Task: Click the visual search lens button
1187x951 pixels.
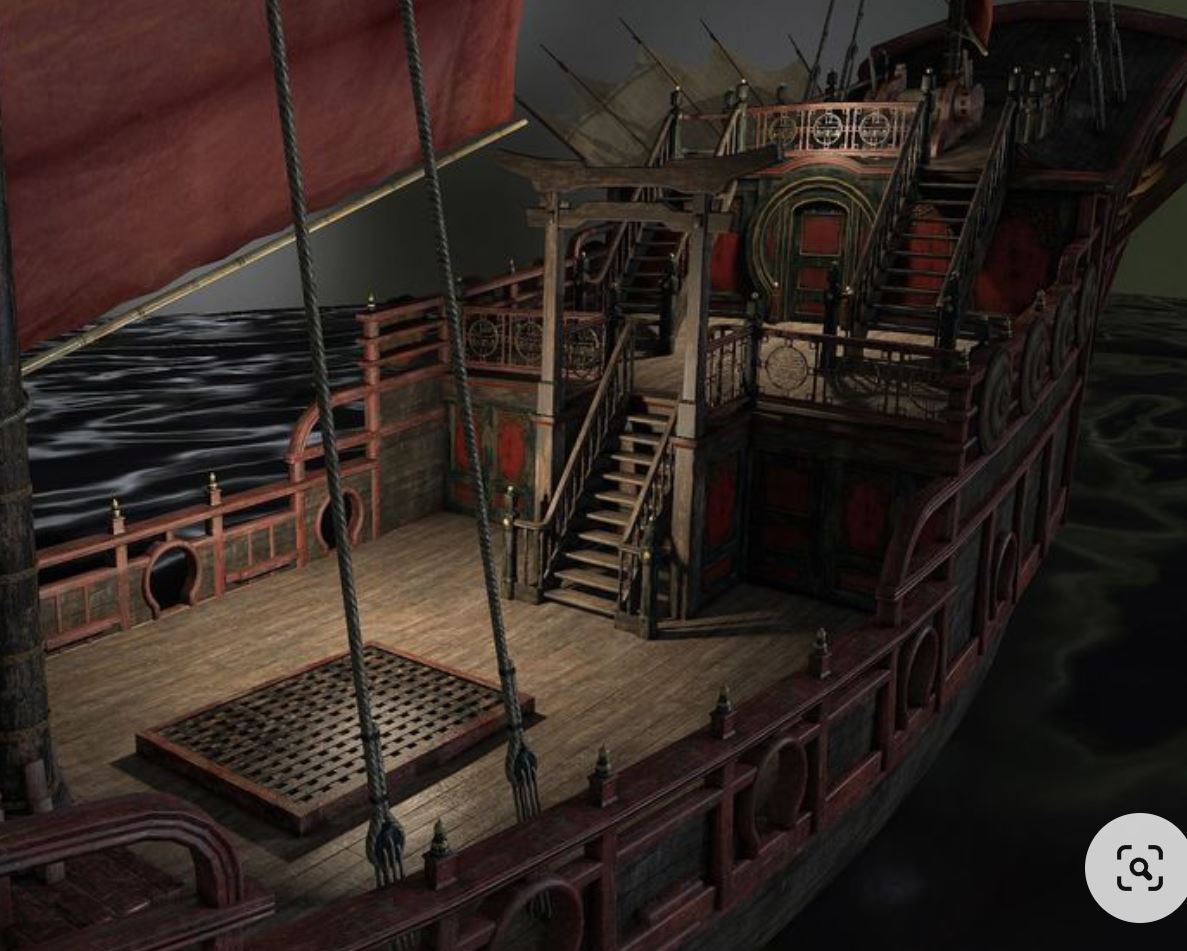Action: point(1138,867)
